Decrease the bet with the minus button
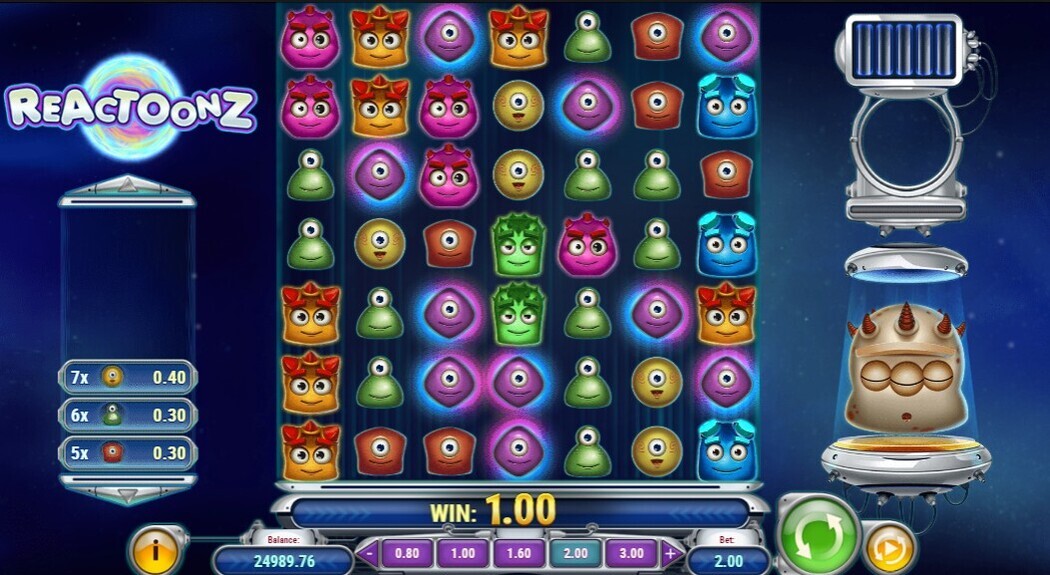 click(370, 553)
